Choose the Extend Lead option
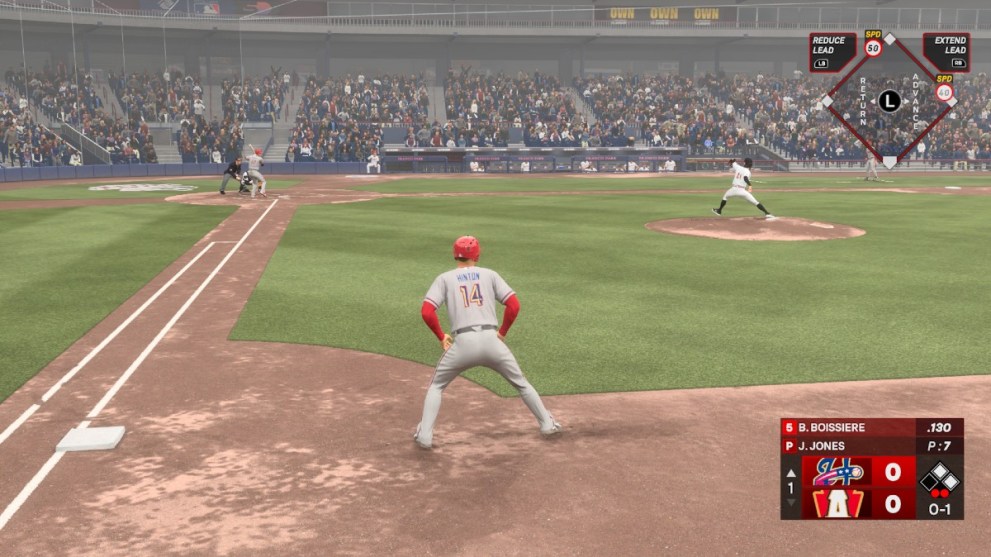The height and width of the screenshot is (557, 991). coord(945,52)
